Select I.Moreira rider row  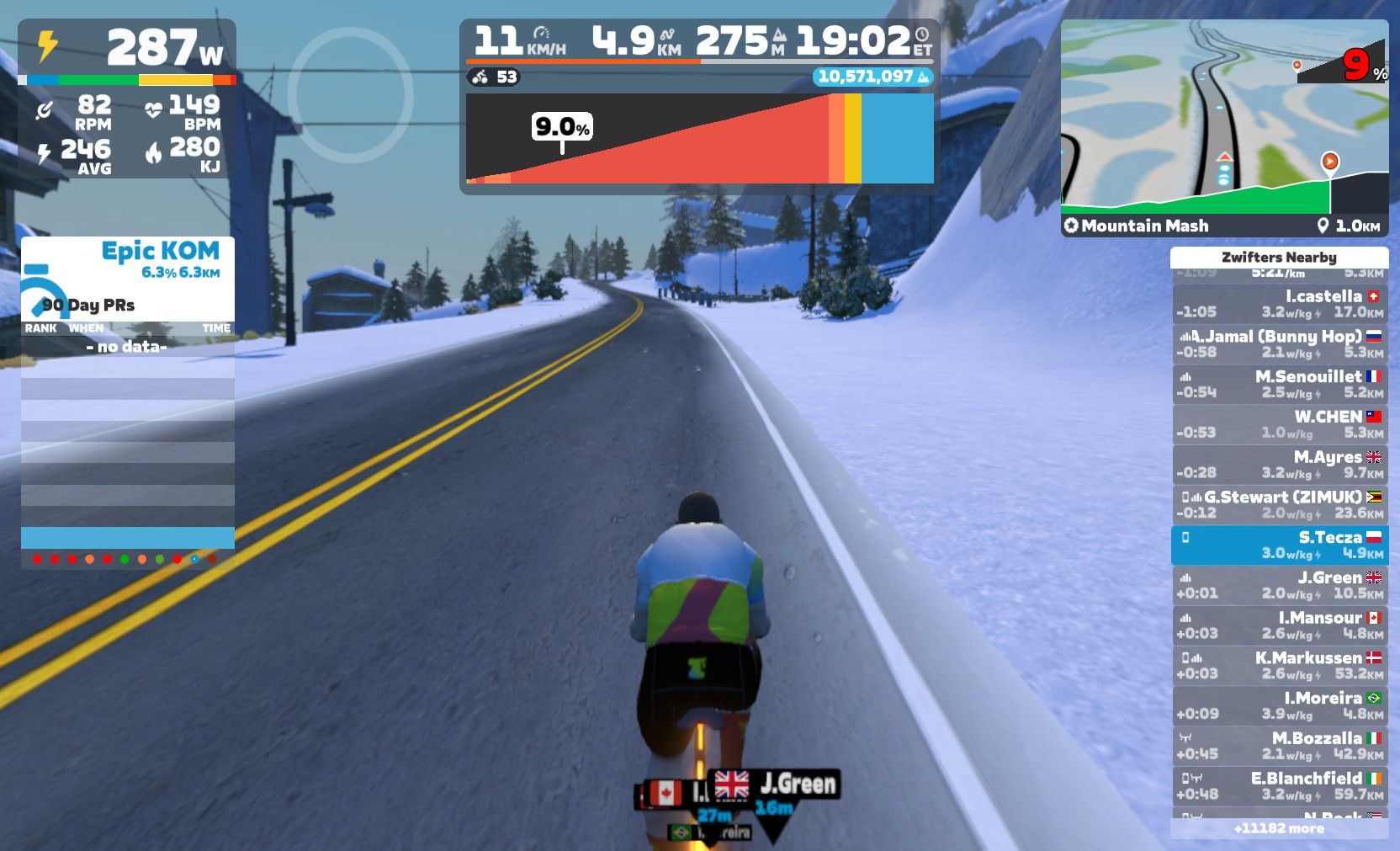tap(1279, 705)
